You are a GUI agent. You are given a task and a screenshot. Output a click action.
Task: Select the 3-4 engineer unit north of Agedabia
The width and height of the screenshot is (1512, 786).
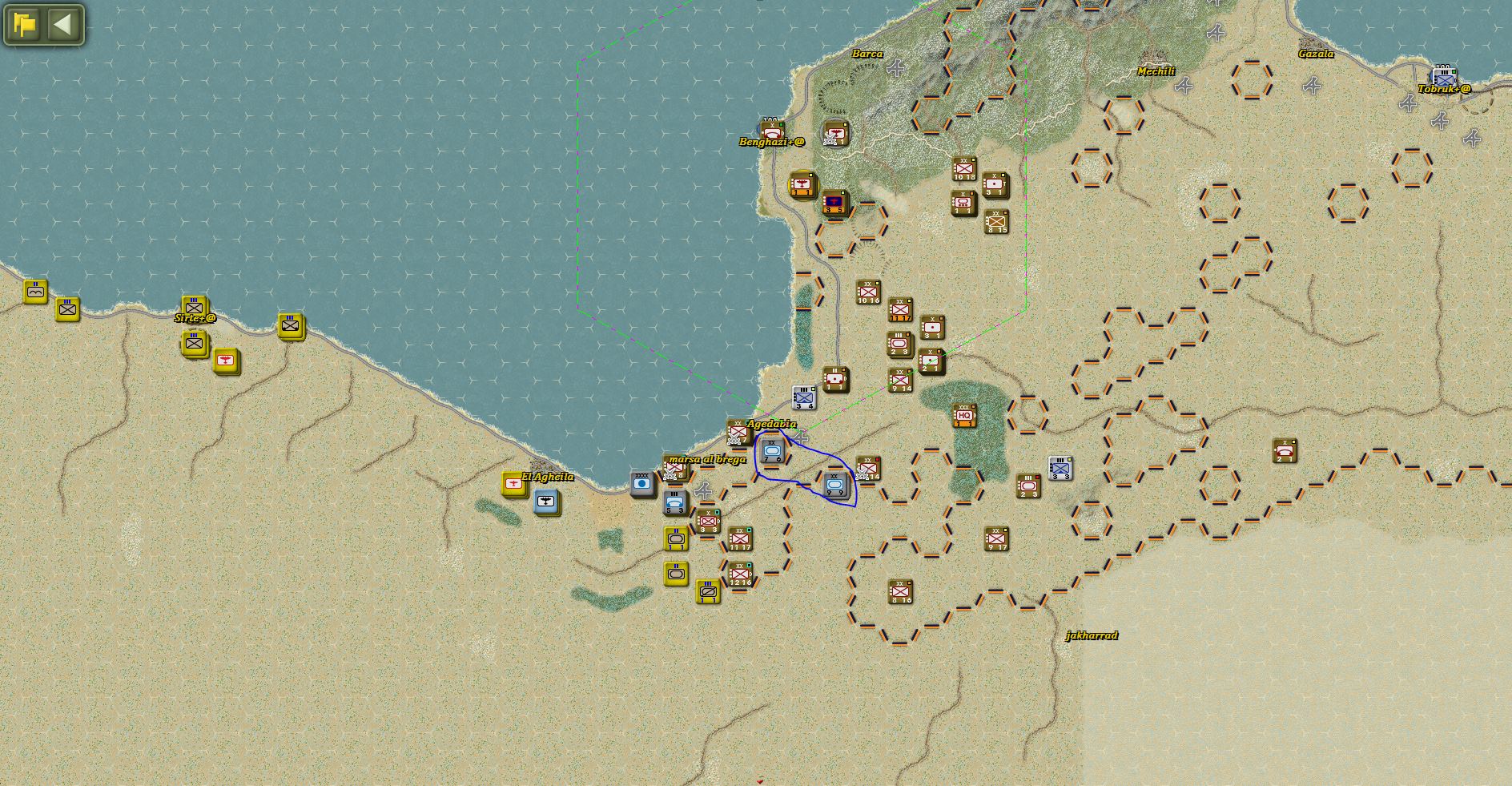coord(804,399)
